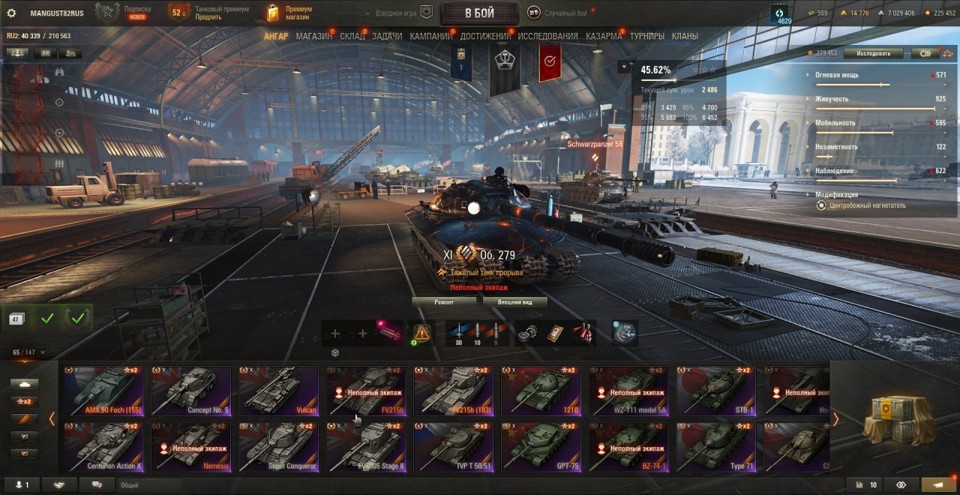This screenshot has height=495, width=960.
Task: Open the ИССЛЕДОВАНИЯ tab
Action: click(548, 36)
